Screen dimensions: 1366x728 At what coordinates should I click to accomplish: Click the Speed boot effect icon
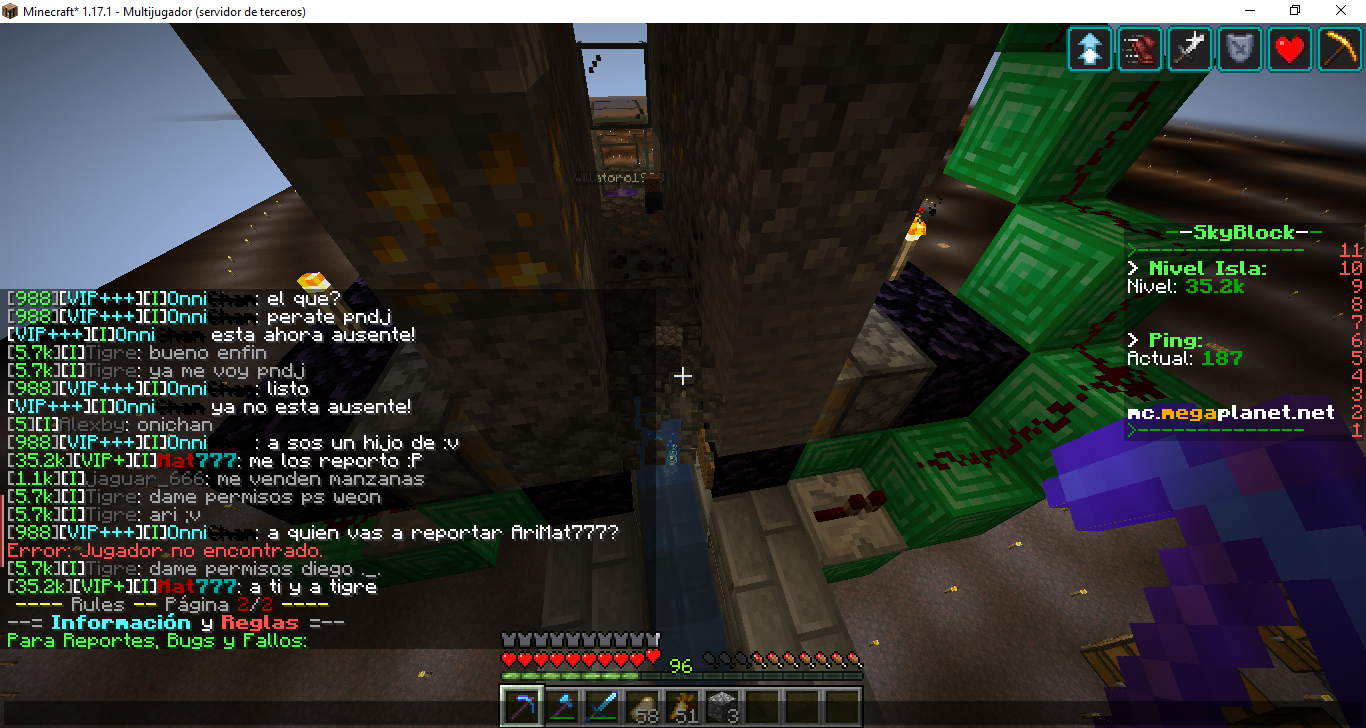pos(1140,49)
